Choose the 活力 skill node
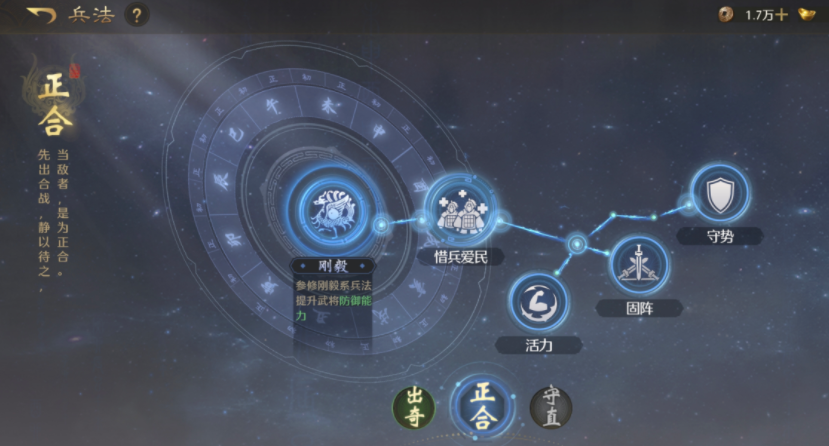This screenshot has height=446, width=829. tap(538, 302)
